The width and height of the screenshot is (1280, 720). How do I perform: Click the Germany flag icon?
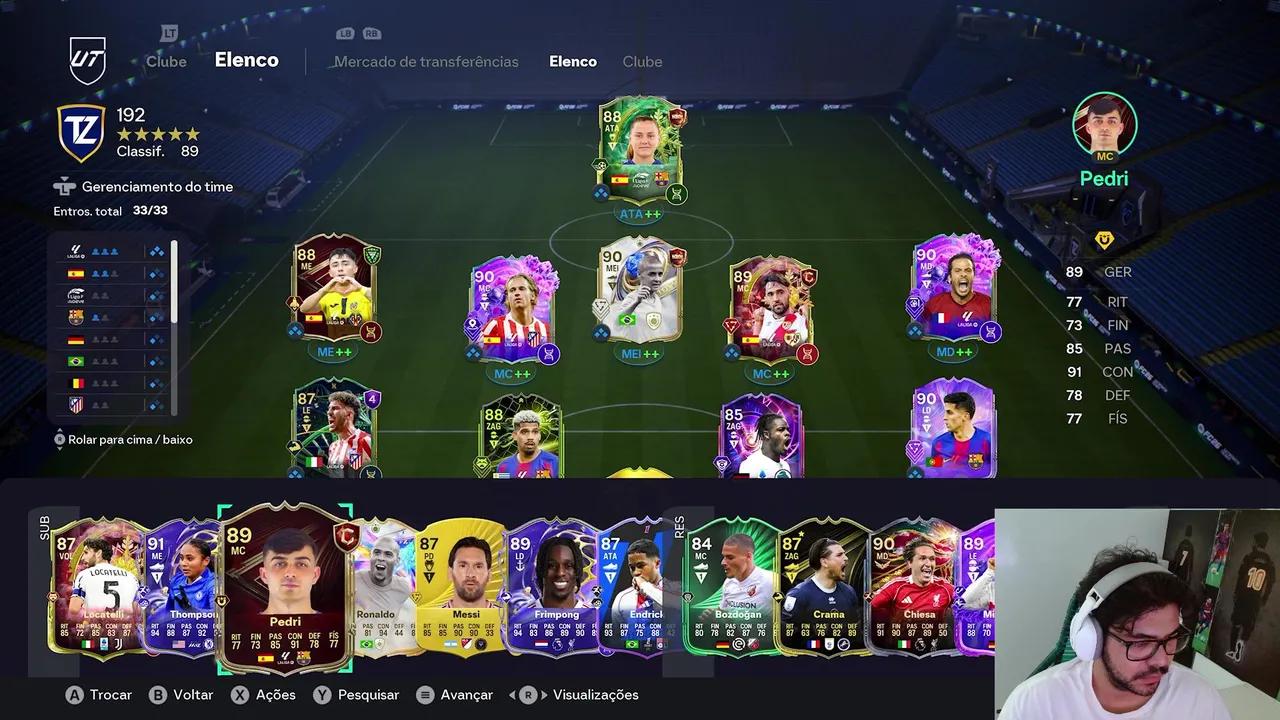[76, 340]
